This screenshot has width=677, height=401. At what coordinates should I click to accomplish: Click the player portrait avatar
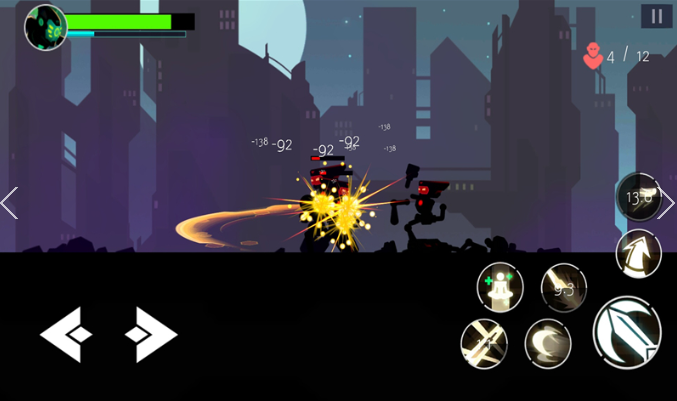[x=45, y=27]
